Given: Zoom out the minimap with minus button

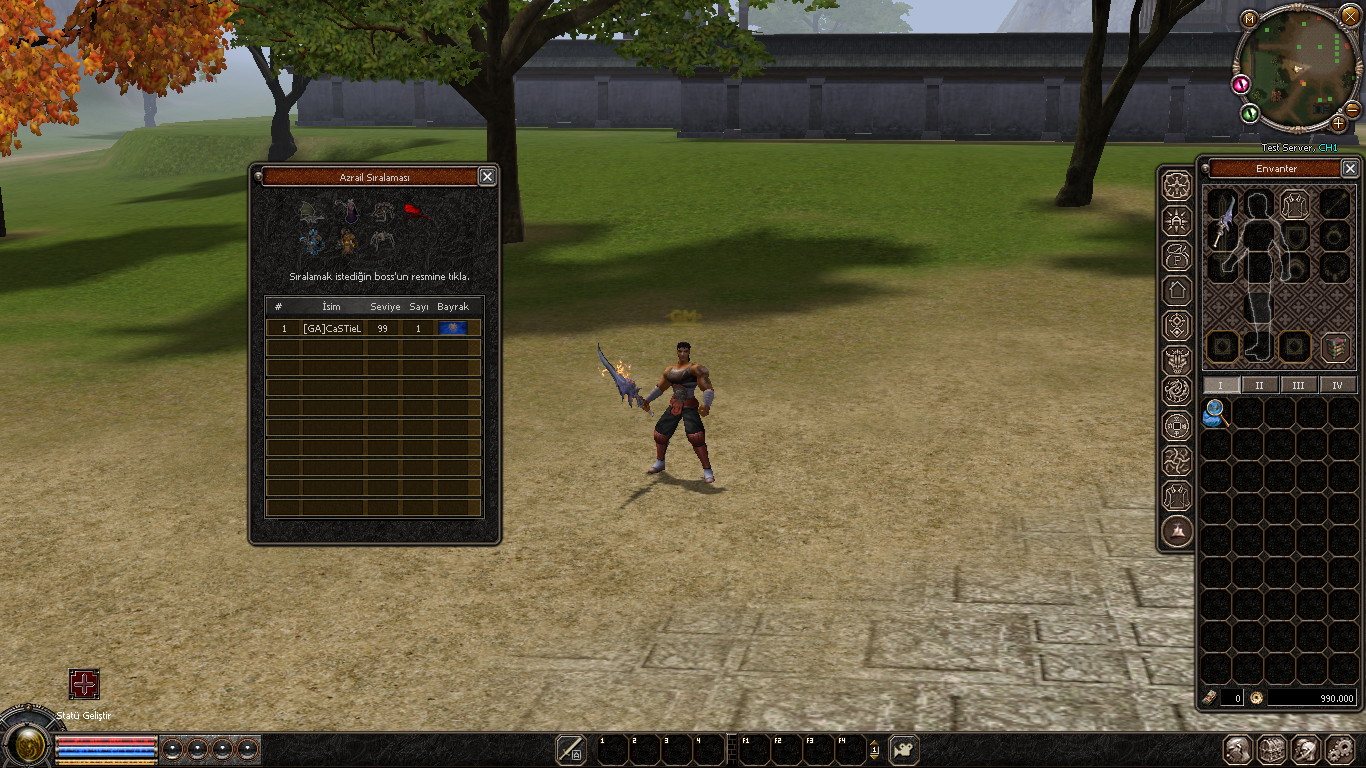Looking at the screenshot, I should click(1352, 109).
